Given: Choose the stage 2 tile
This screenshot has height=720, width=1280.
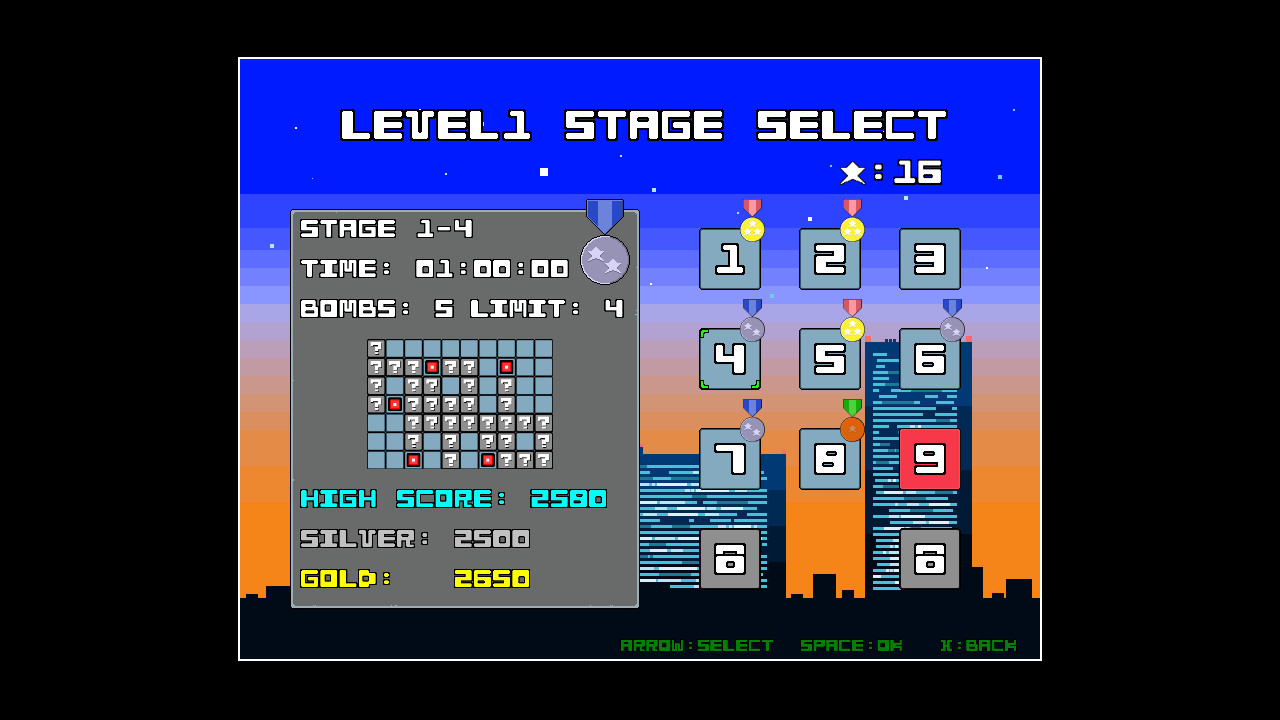Looking at the screenshot, I should 830,259.
